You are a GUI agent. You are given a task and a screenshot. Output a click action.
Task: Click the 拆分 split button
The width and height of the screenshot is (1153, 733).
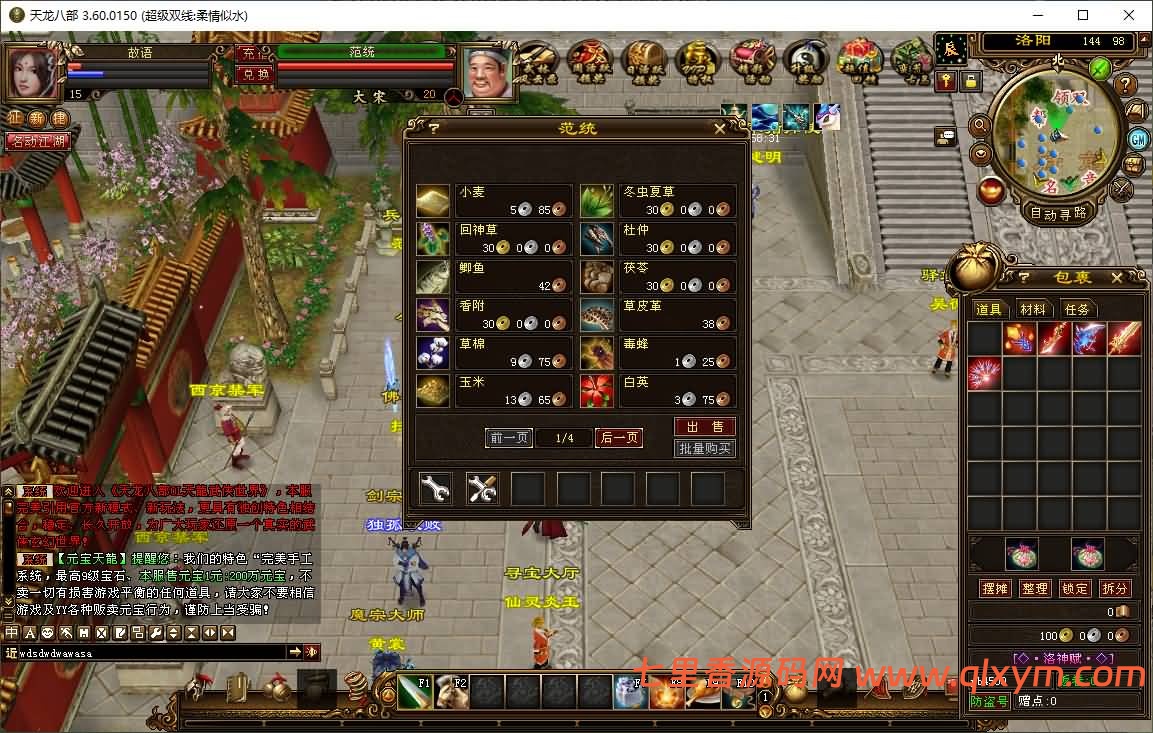point(1114,588)
